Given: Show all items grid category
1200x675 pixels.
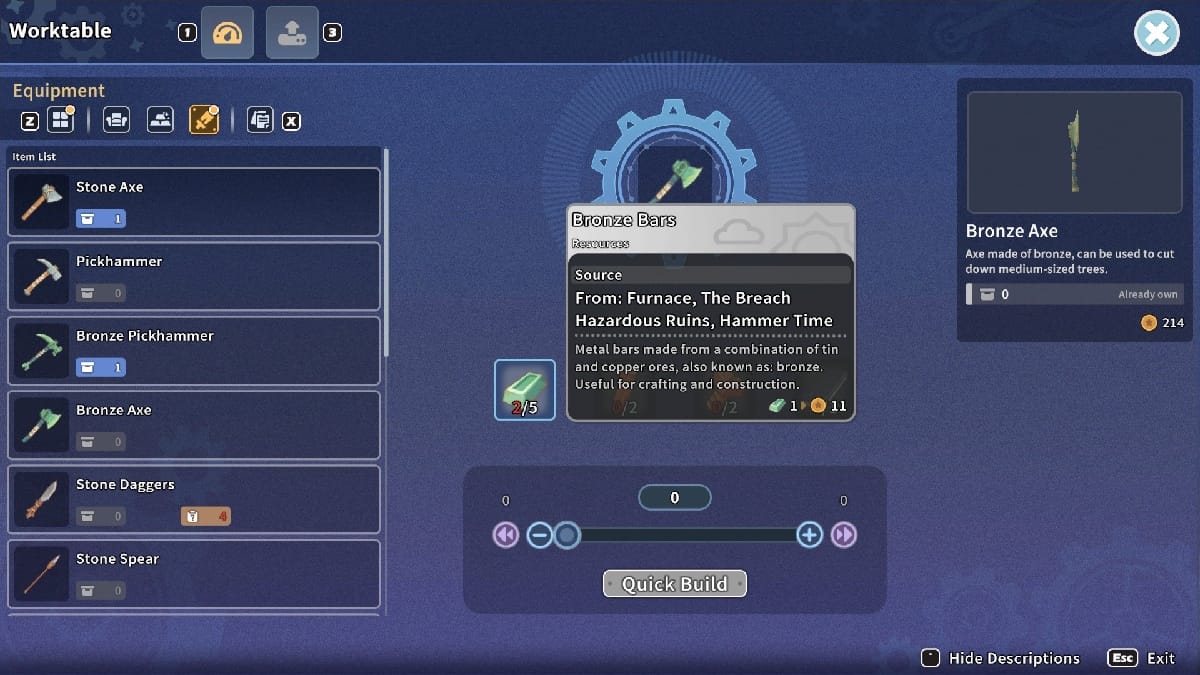Looking at the screenshot, I should 61,121.
